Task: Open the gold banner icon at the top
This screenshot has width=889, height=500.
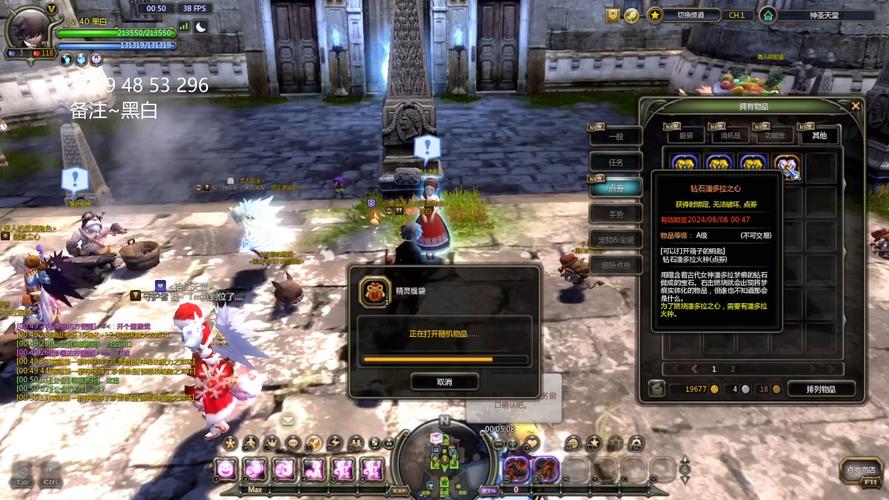Action: click(613, 15)
